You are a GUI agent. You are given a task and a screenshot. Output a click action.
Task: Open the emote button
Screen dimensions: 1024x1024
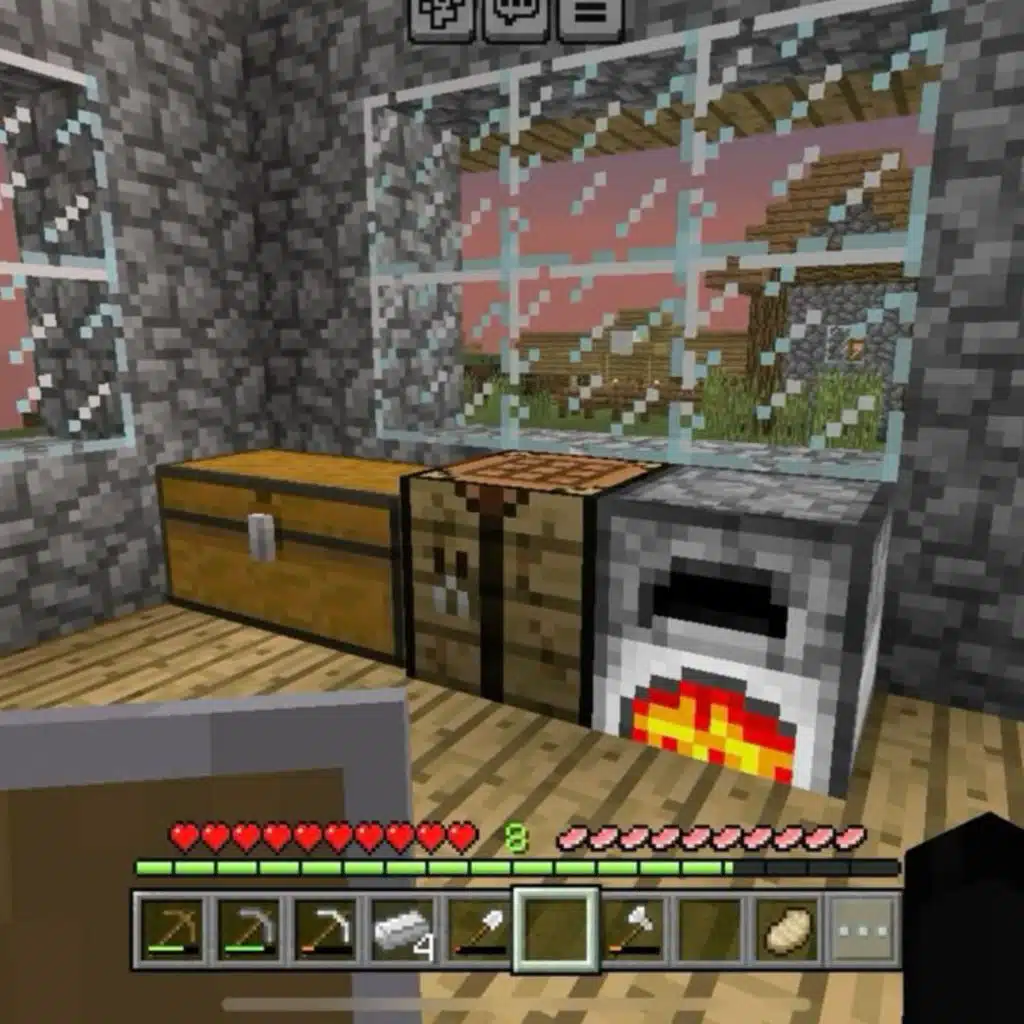pos(441,17)
